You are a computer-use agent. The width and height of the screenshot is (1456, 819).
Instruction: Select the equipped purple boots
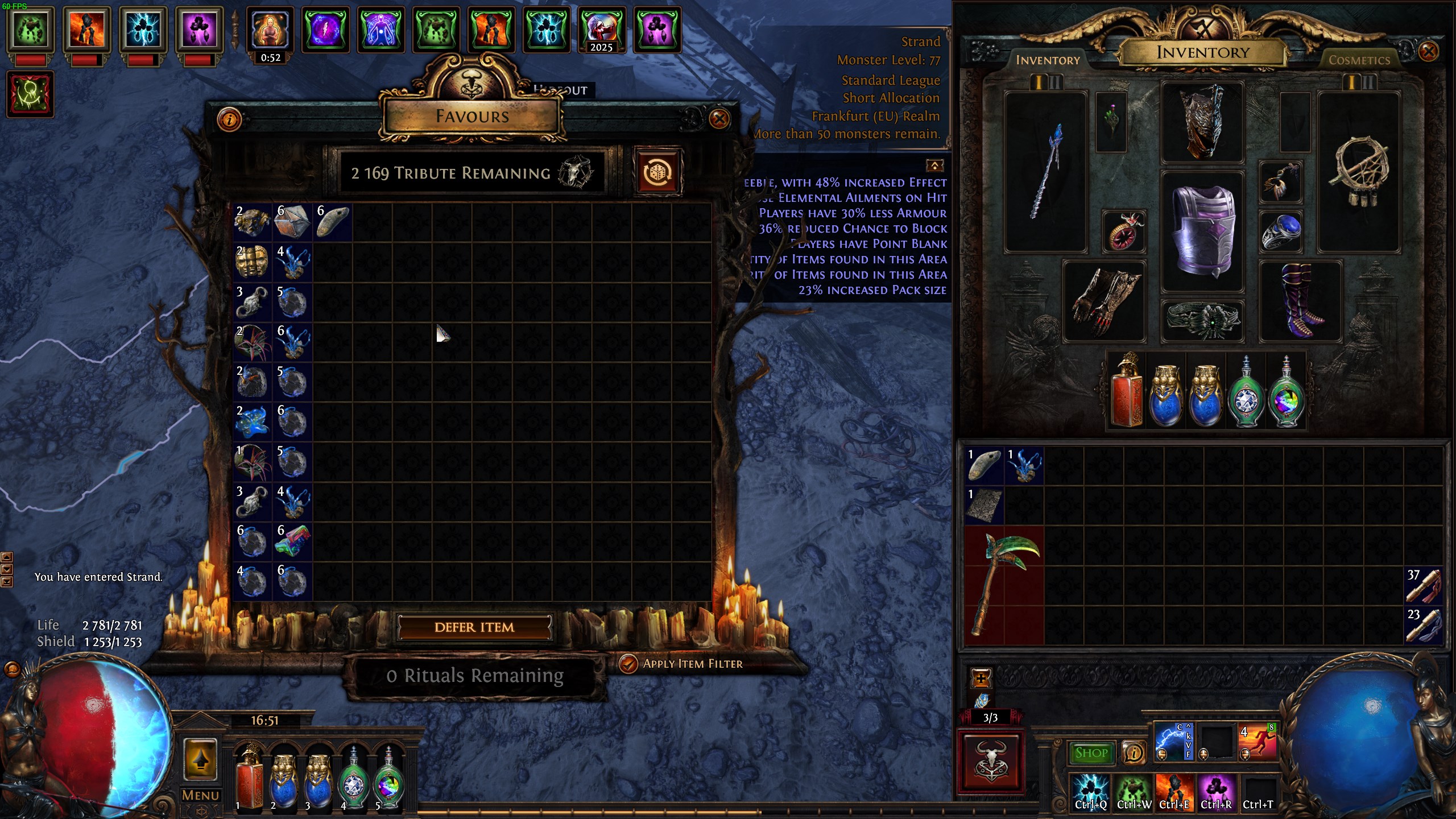pyautogui.click(x=1301, y=301)
